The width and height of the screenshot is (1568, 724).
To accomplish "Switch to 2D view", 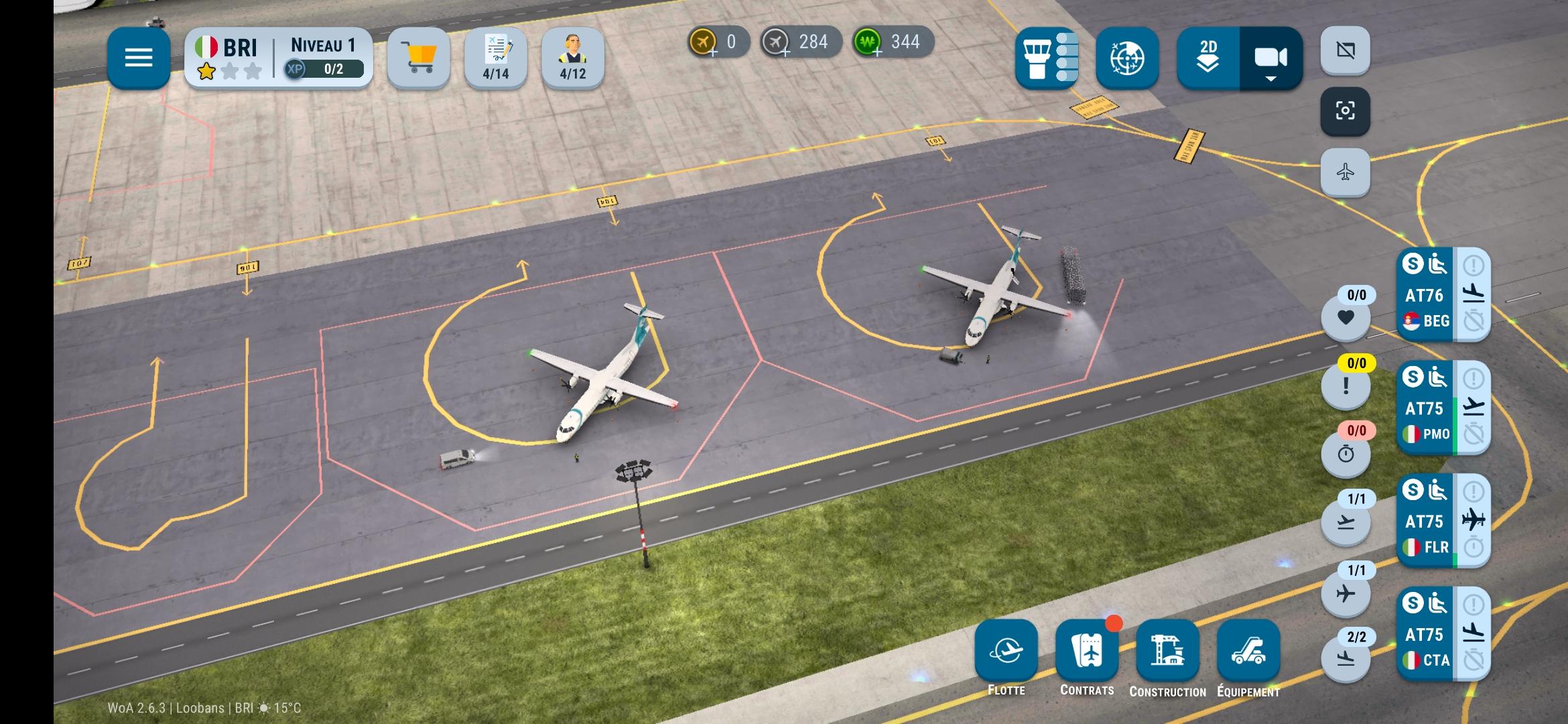I will tap(1208, 58).
